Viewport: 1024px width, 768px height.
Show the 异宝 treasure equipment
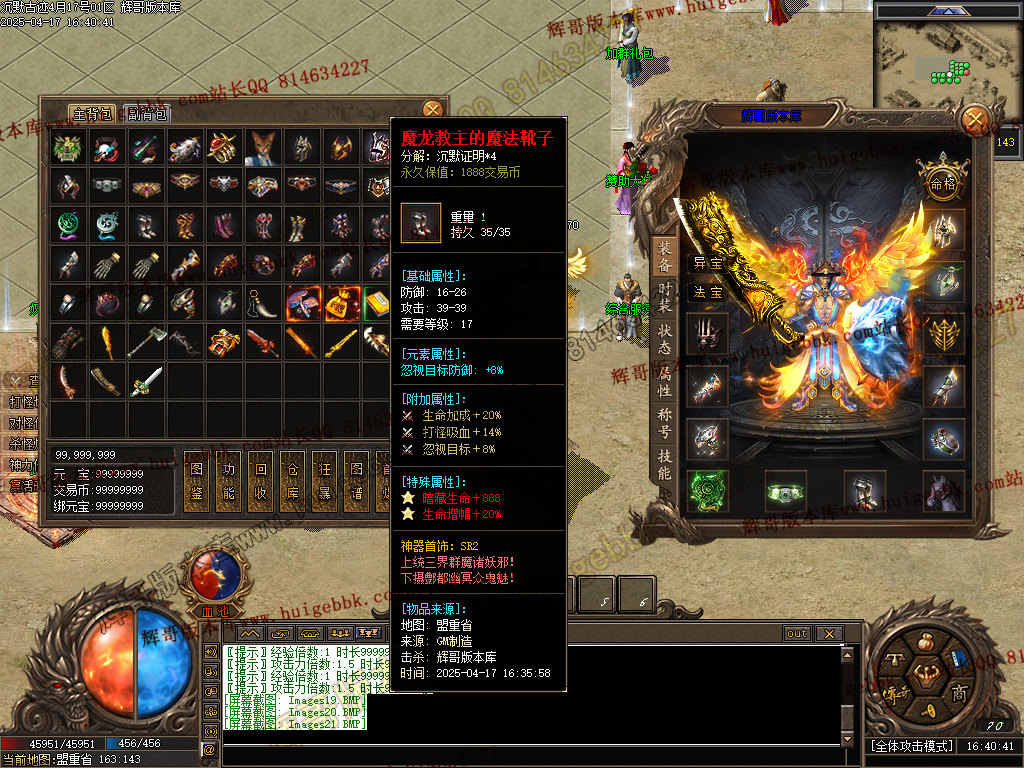click(708, 264)
